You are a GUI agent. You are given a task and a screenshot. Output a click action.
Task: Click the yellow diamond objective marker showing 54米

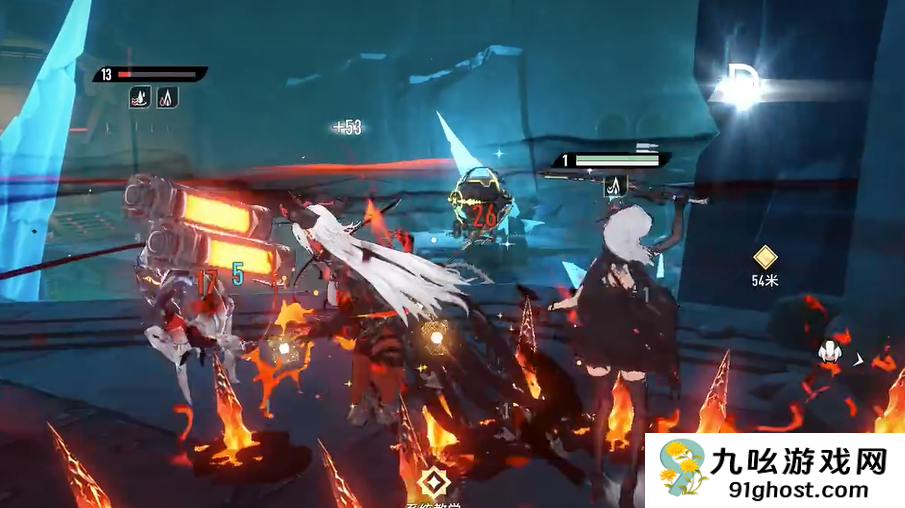765,257
